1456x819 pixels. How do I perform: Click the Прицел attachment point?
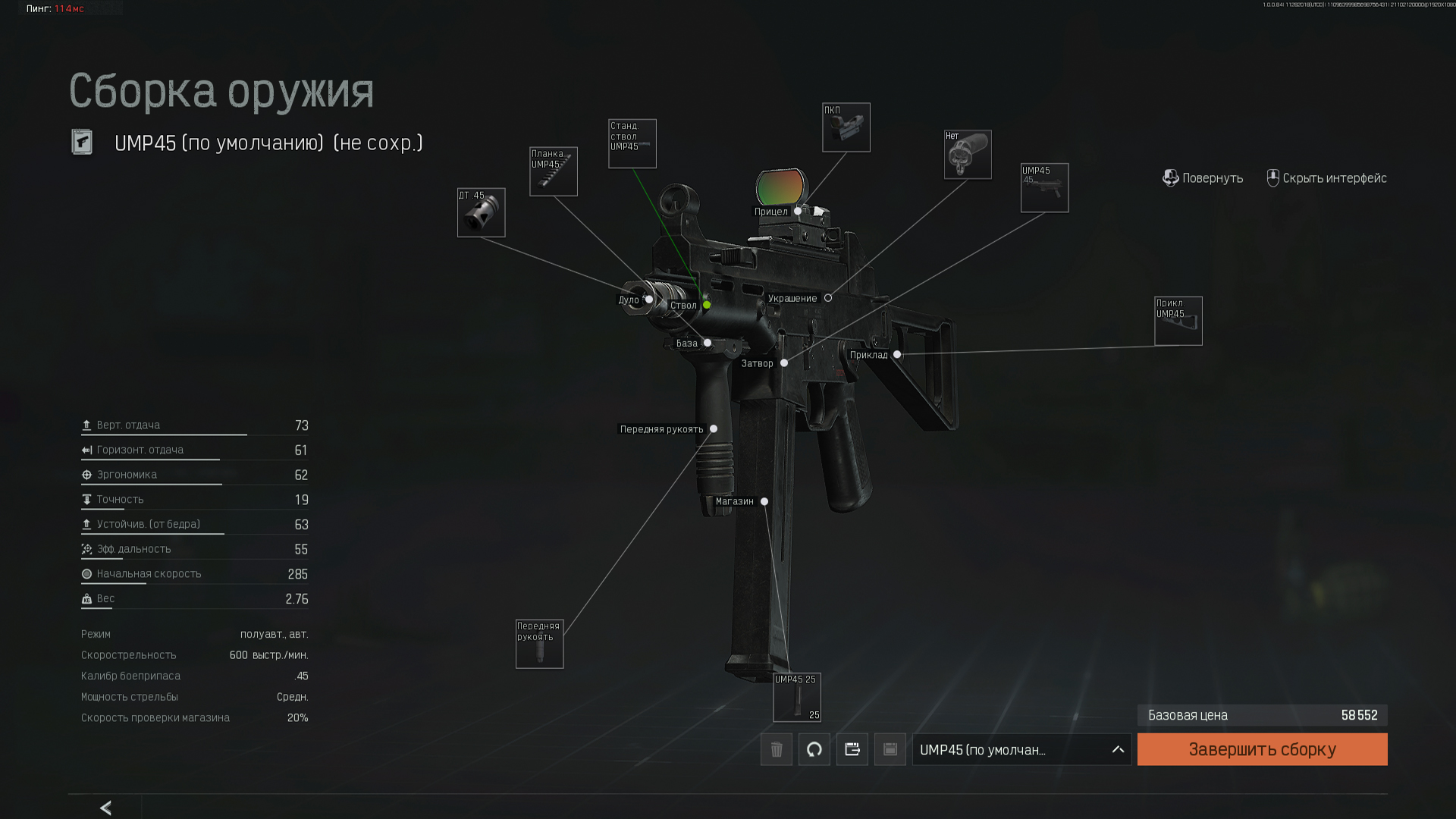click(798, 212)
